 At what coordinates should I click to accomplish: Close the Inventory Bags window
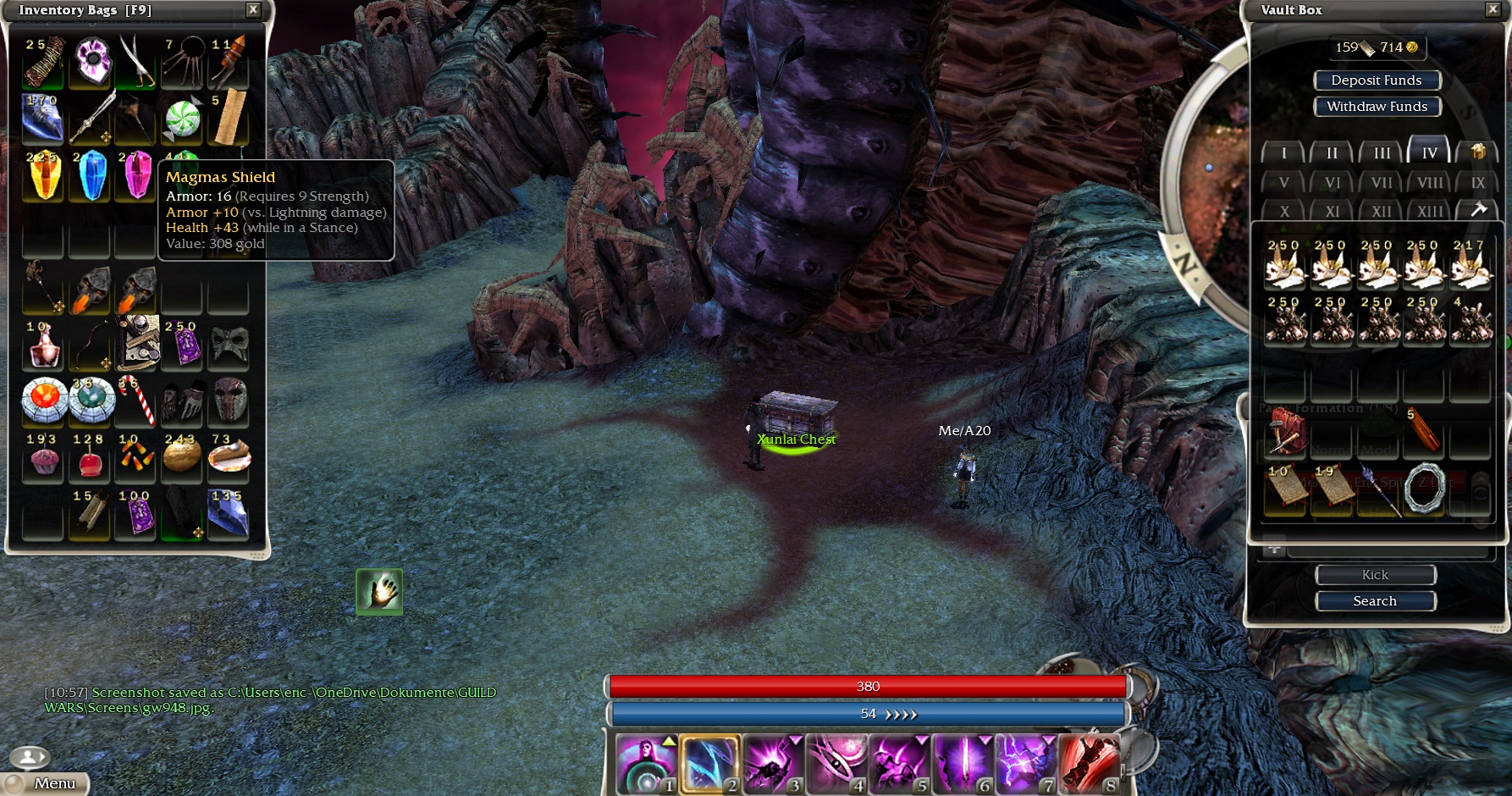point(253,9)
